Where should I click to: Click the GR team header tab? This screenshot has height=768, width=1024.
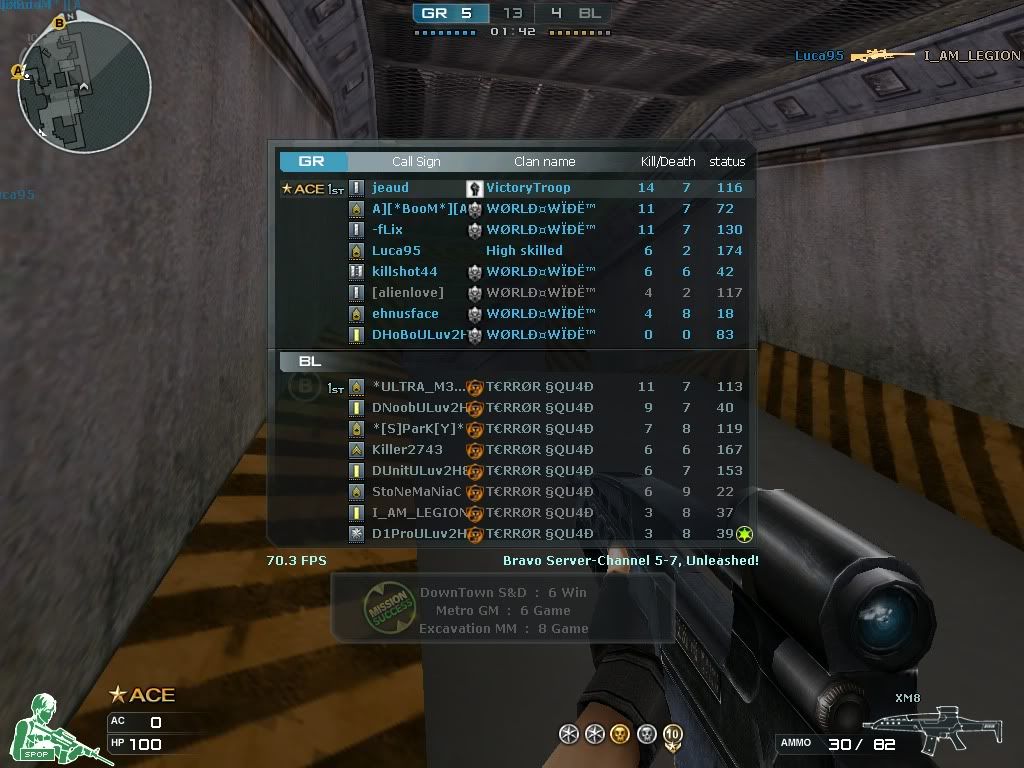[x=313, y=162]
